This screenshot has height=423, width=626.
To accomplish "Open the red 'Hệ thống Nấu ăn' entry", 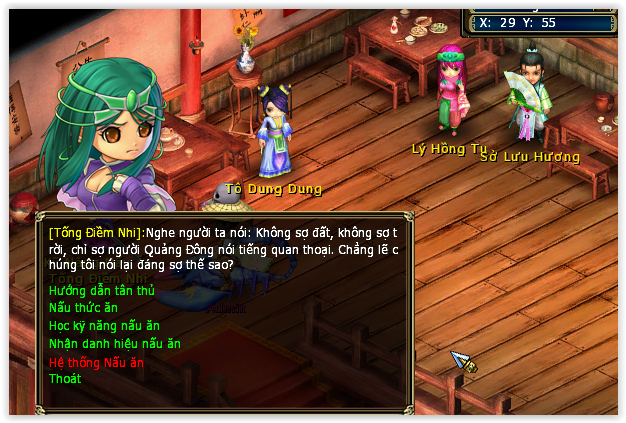I will [96, 362].
